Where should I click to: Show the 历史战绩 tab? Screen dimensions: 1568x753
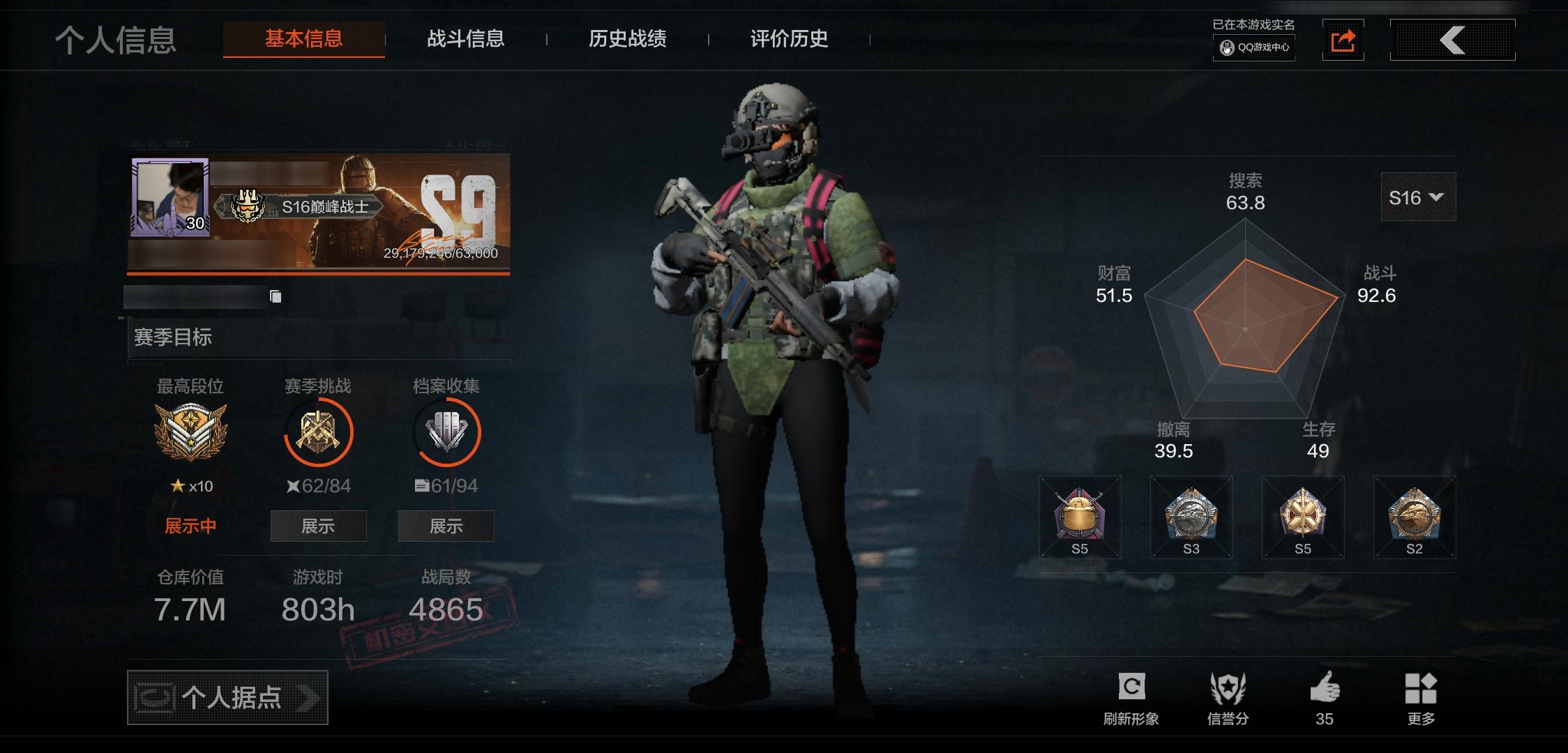[x=627, y=38]
